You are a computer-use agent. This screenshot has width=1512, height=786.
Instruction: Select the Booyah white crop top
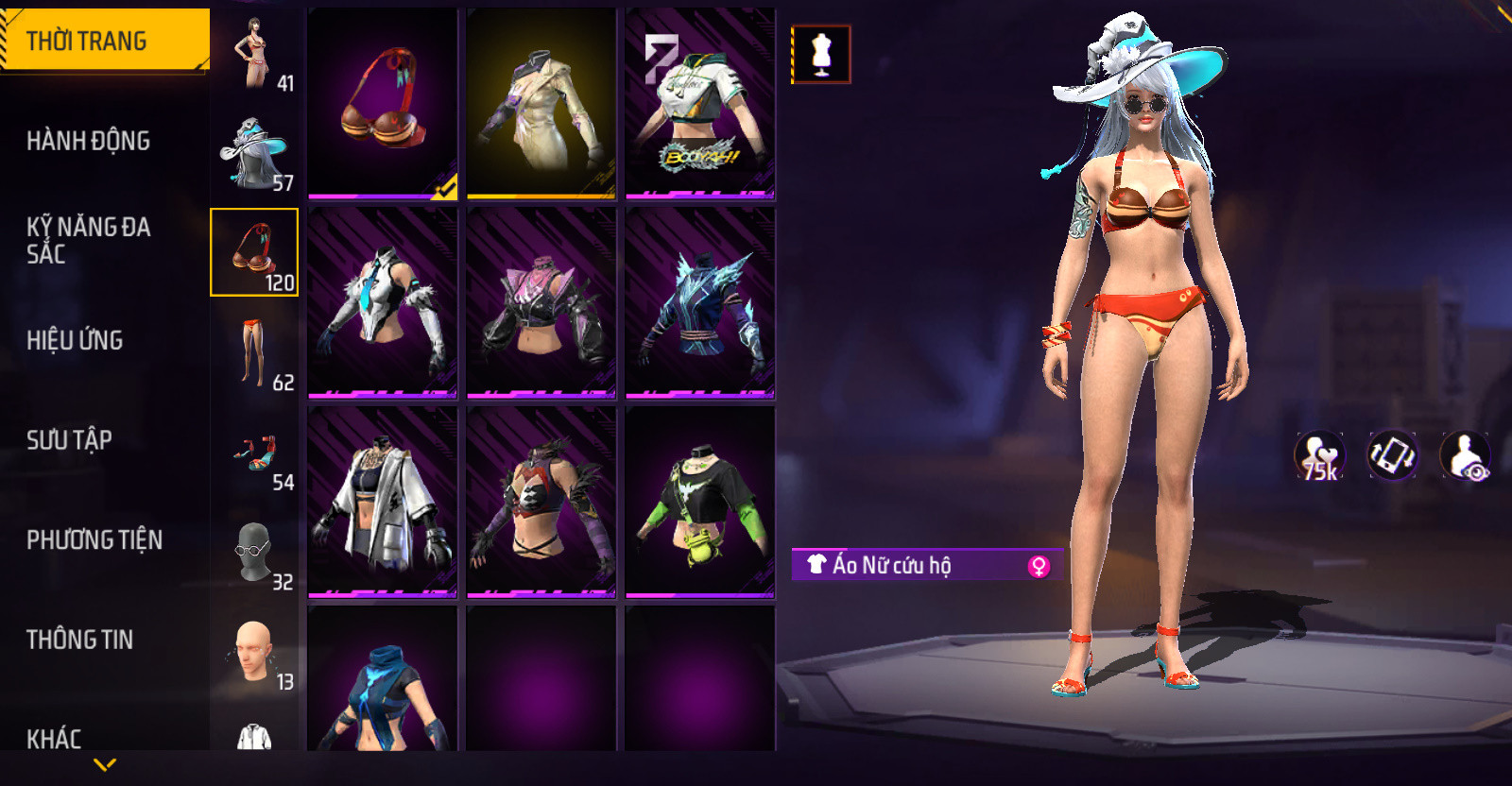(x=700, y=104)
